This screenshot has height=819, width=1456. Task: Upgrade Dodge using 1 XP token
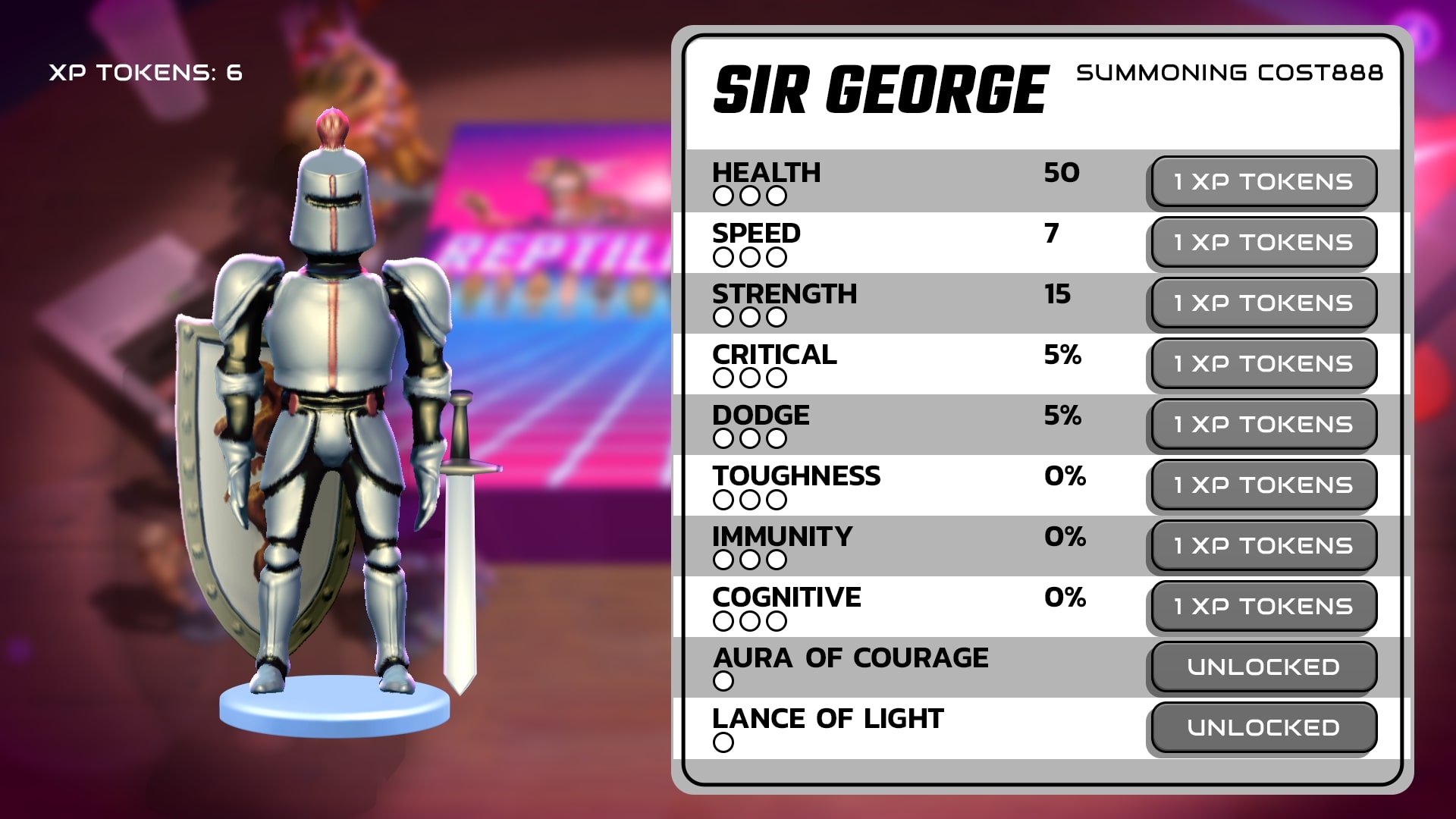pyautogui.click(x=1263, y=424)
